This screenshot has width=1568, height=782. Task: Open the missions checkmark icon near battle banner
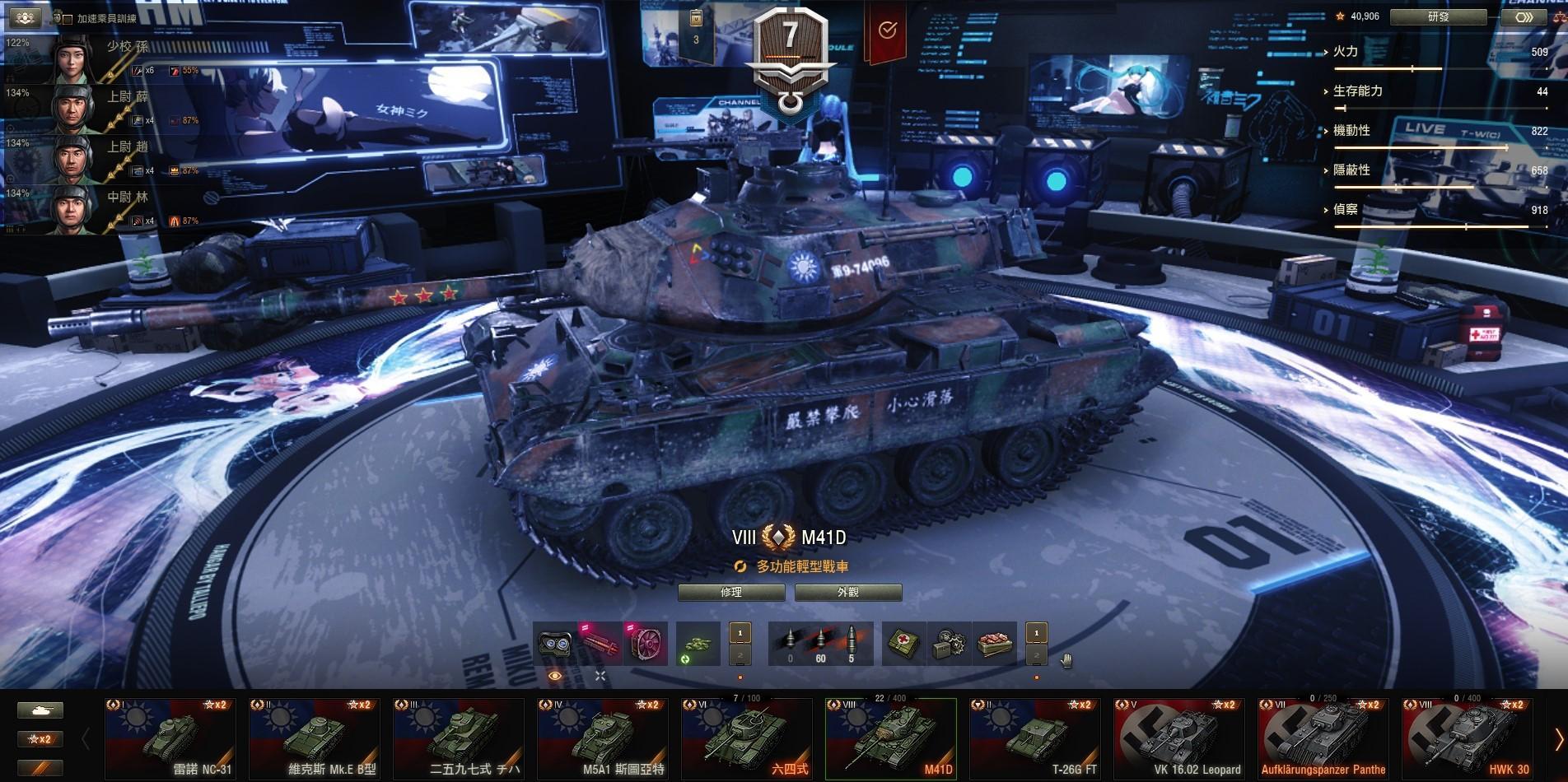[x=888, y=30]
